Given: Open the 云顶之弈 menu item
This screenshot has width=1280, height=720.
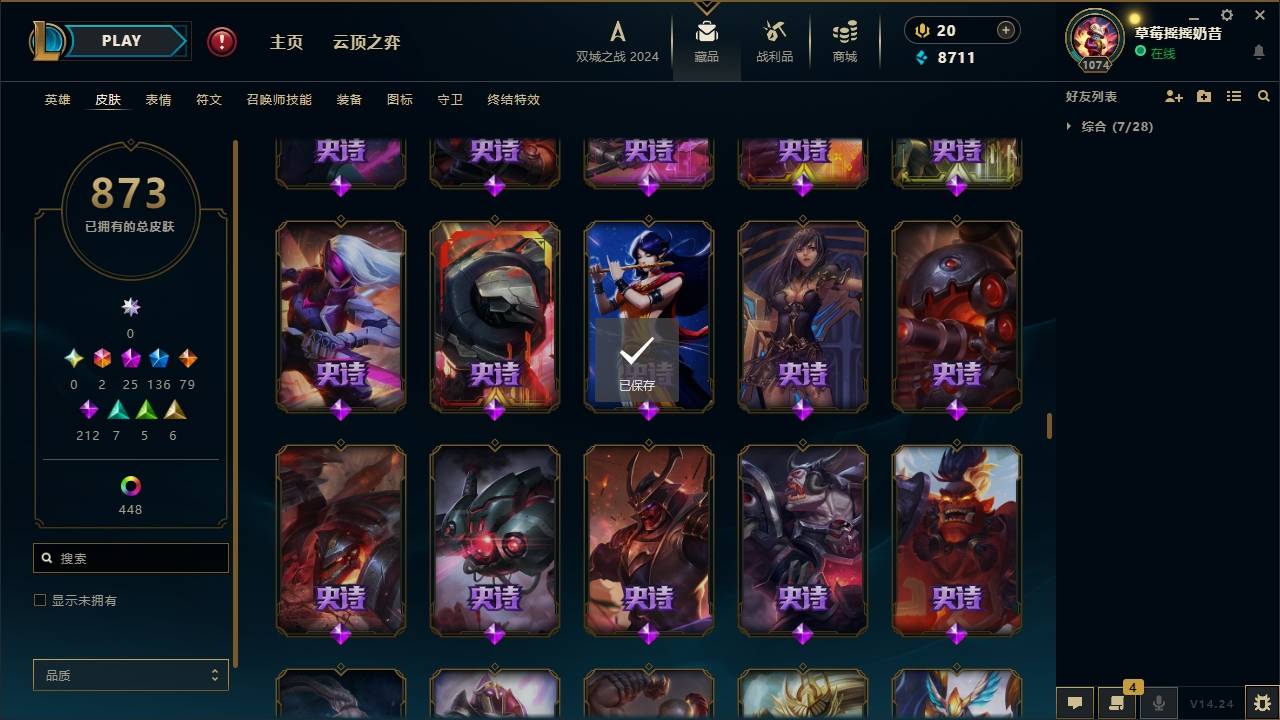Looking at the screenshot, I should click(366, 42).
